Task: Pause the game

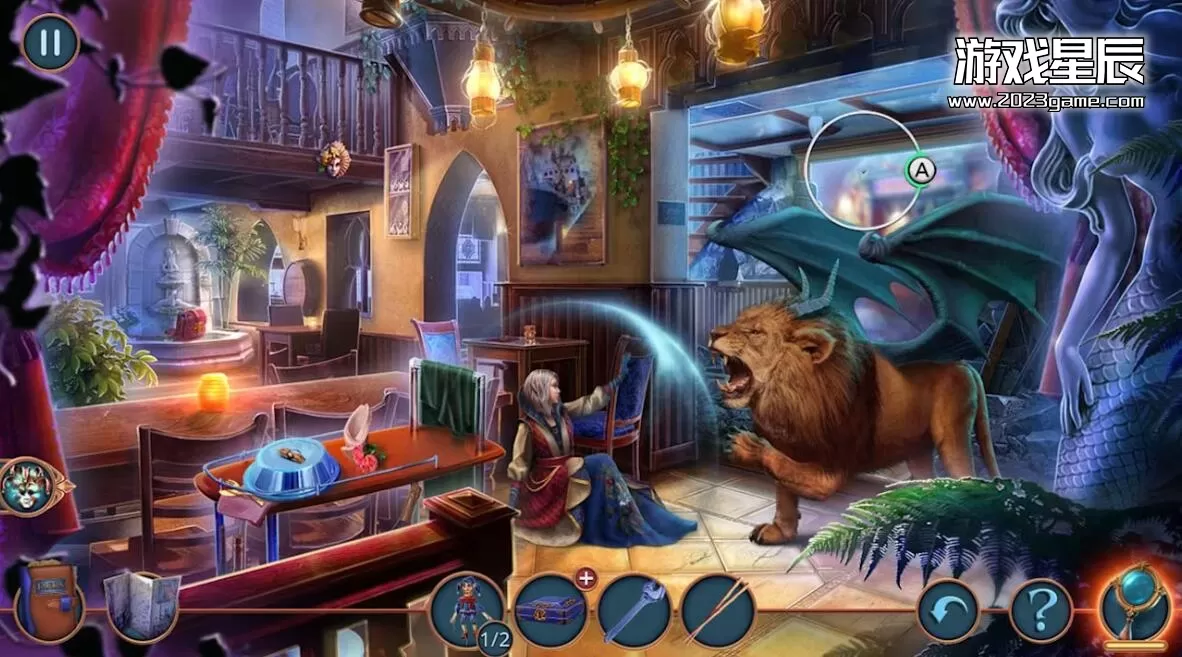Action: pyautogui.click(x=50, y=43)
